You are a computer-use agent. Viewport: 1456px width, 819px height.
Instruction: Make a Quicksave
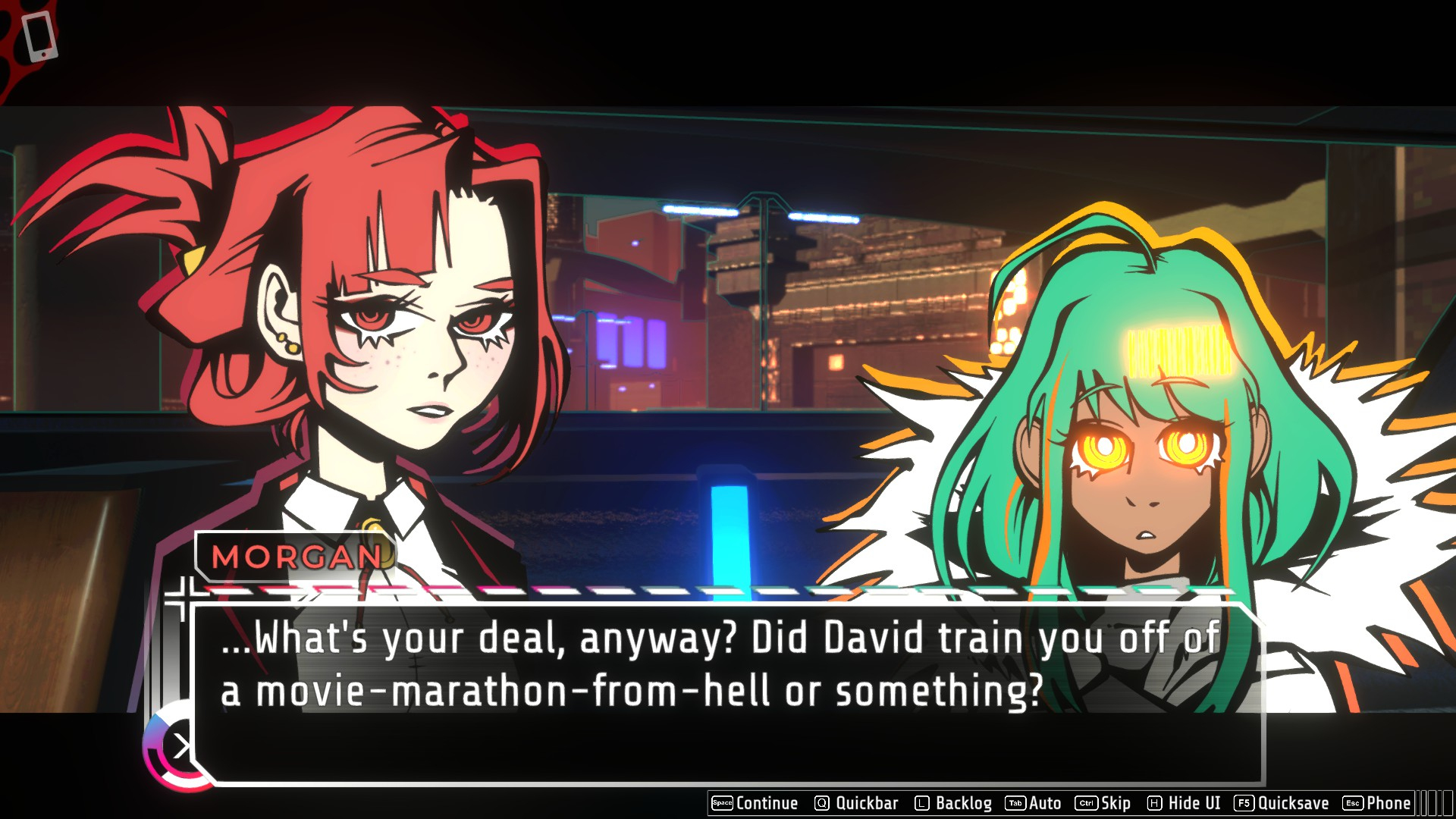(1282, 803)
